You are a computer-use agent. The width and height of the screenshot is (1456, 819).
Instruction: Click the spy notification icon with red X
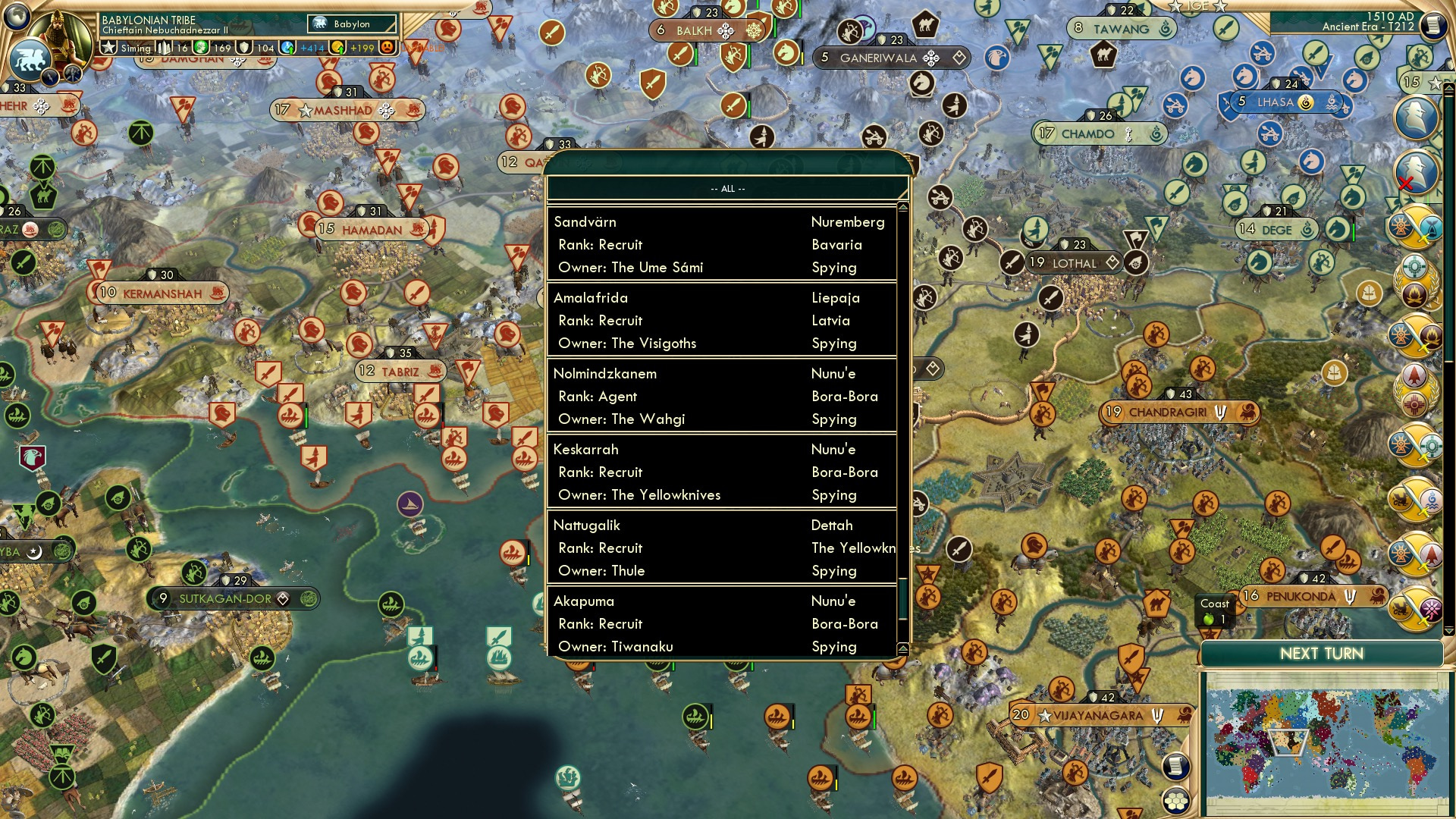(x=1417, y=171)
